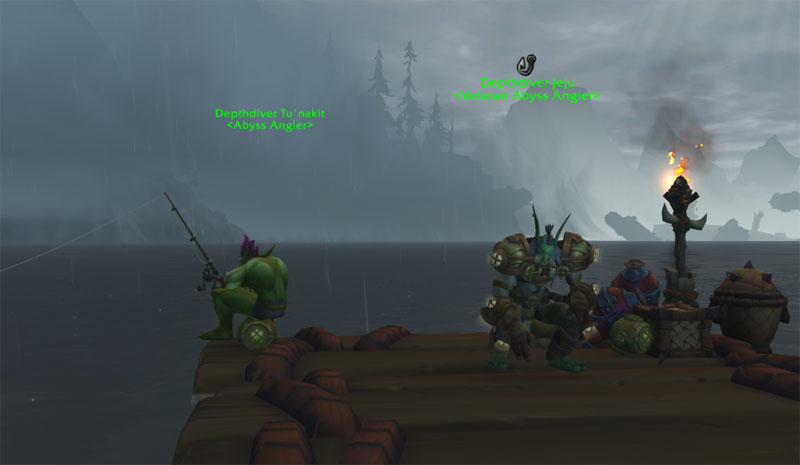Select the Depthdiver Tu'nakit name label
This screenshot has width=800, height=465.
270,113
